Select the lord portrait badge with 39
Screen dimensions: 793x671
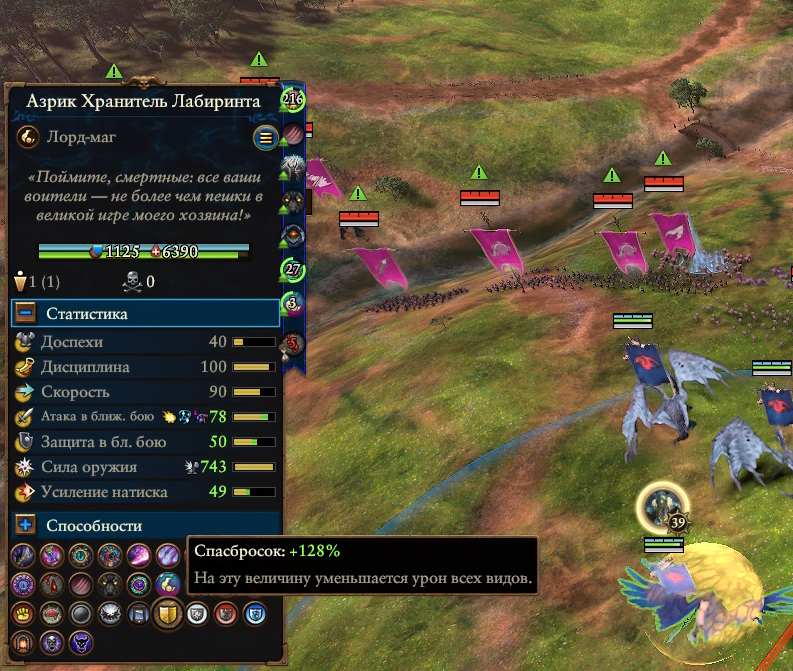663,507
